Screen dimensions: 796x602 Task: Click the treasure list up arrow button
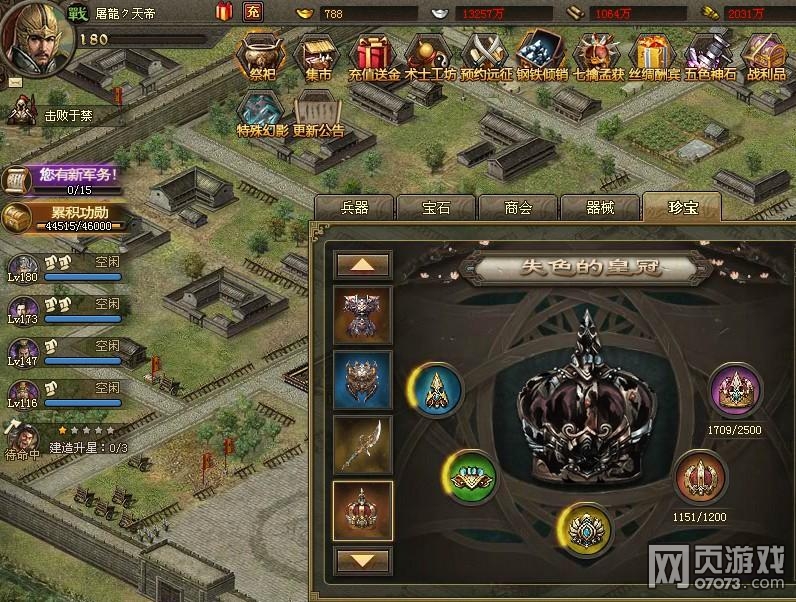(x=363, y=264)
